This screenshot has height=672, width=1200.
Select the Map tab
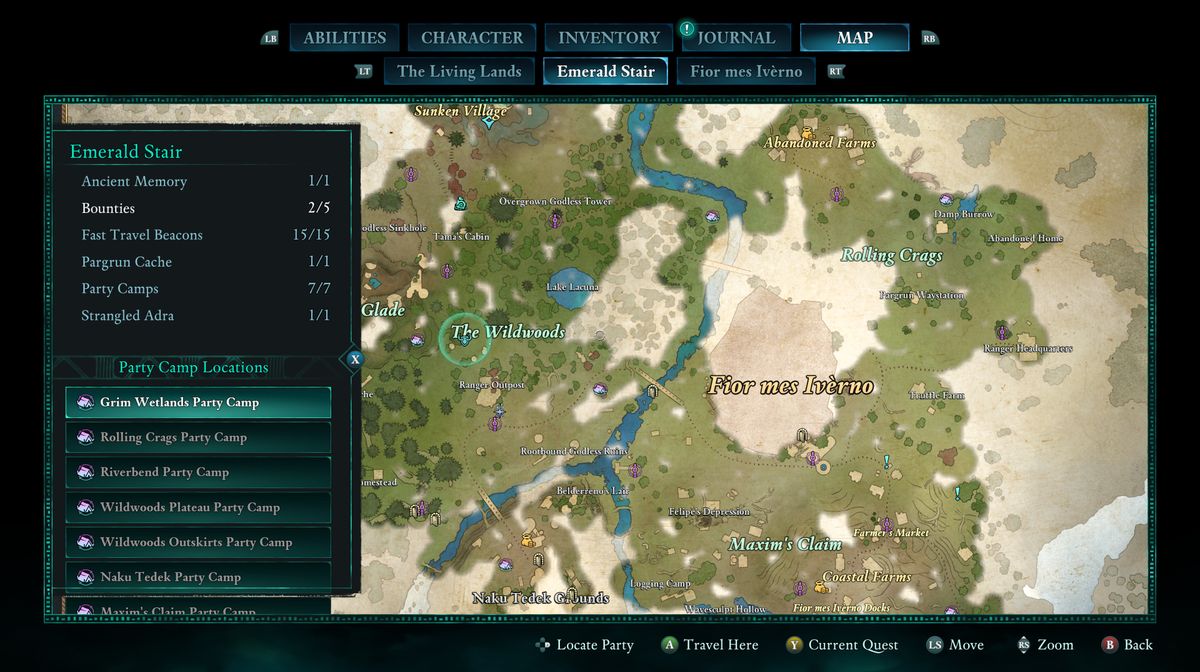pyautogui.click(x=854, y=38)
